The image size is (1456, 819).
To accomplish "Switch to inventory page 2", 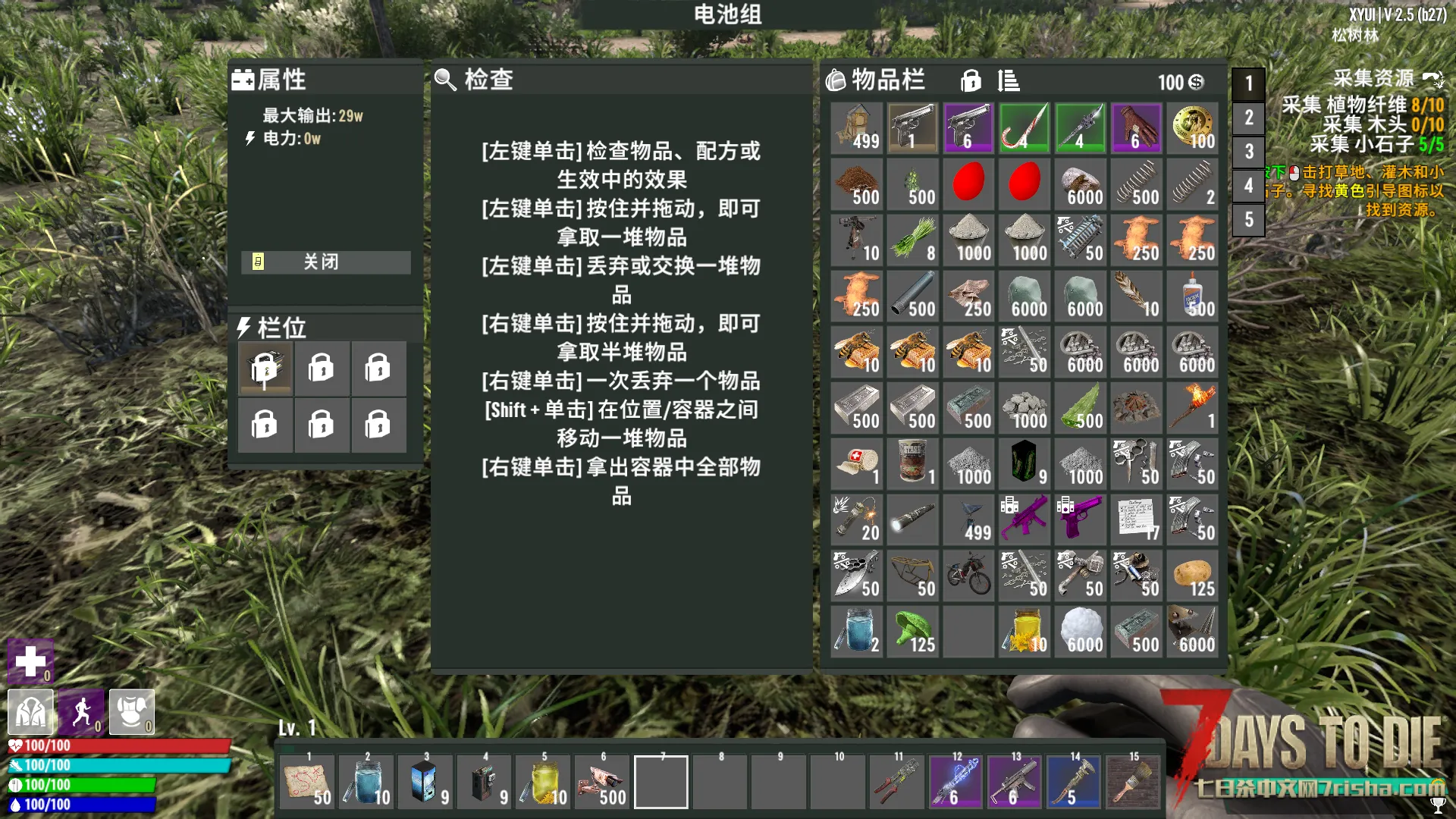I will (x=1248, y=118).
